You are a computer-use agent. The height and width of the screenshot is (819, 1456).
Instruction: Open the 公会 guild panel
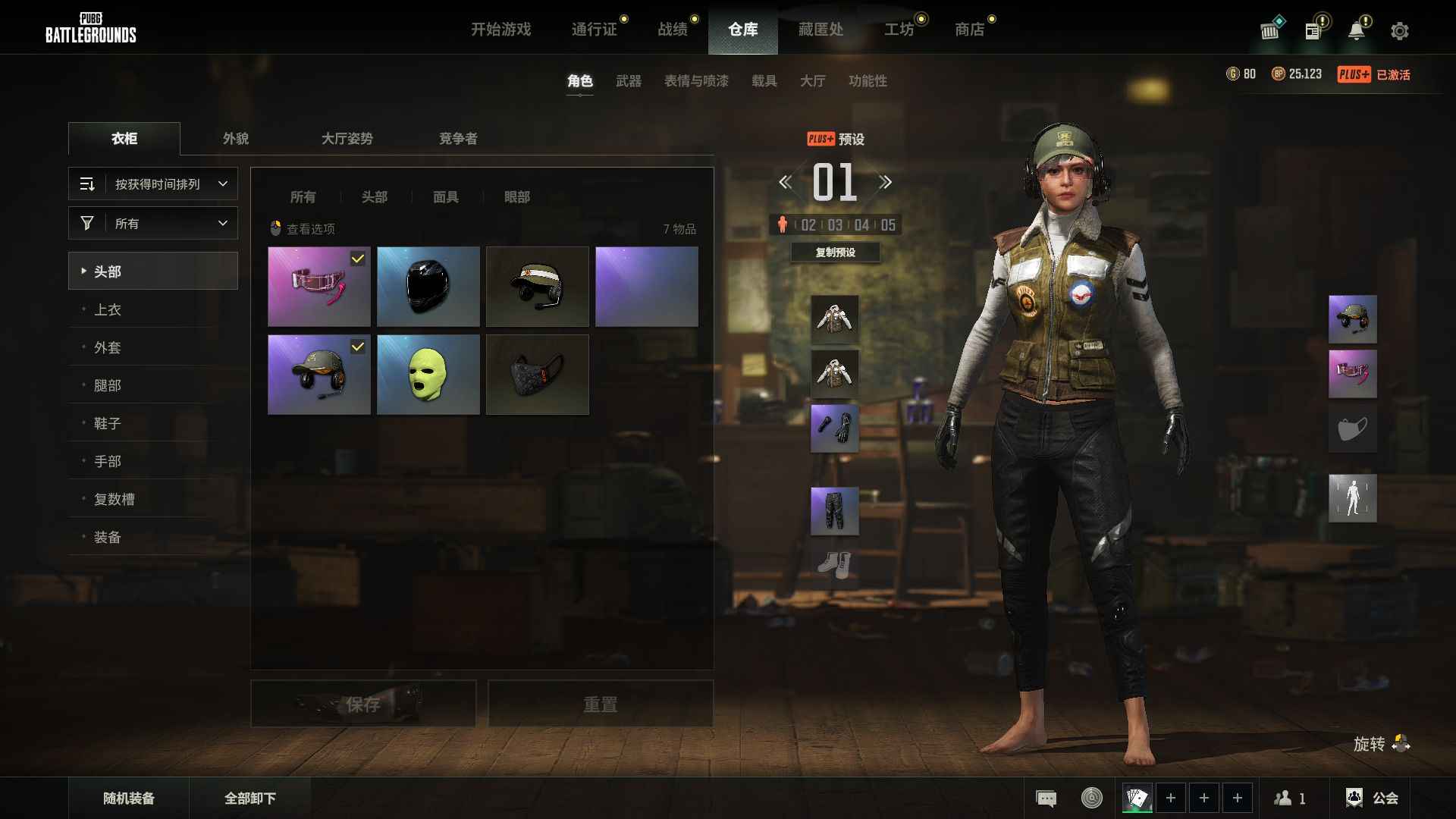tap(1373, 798)
